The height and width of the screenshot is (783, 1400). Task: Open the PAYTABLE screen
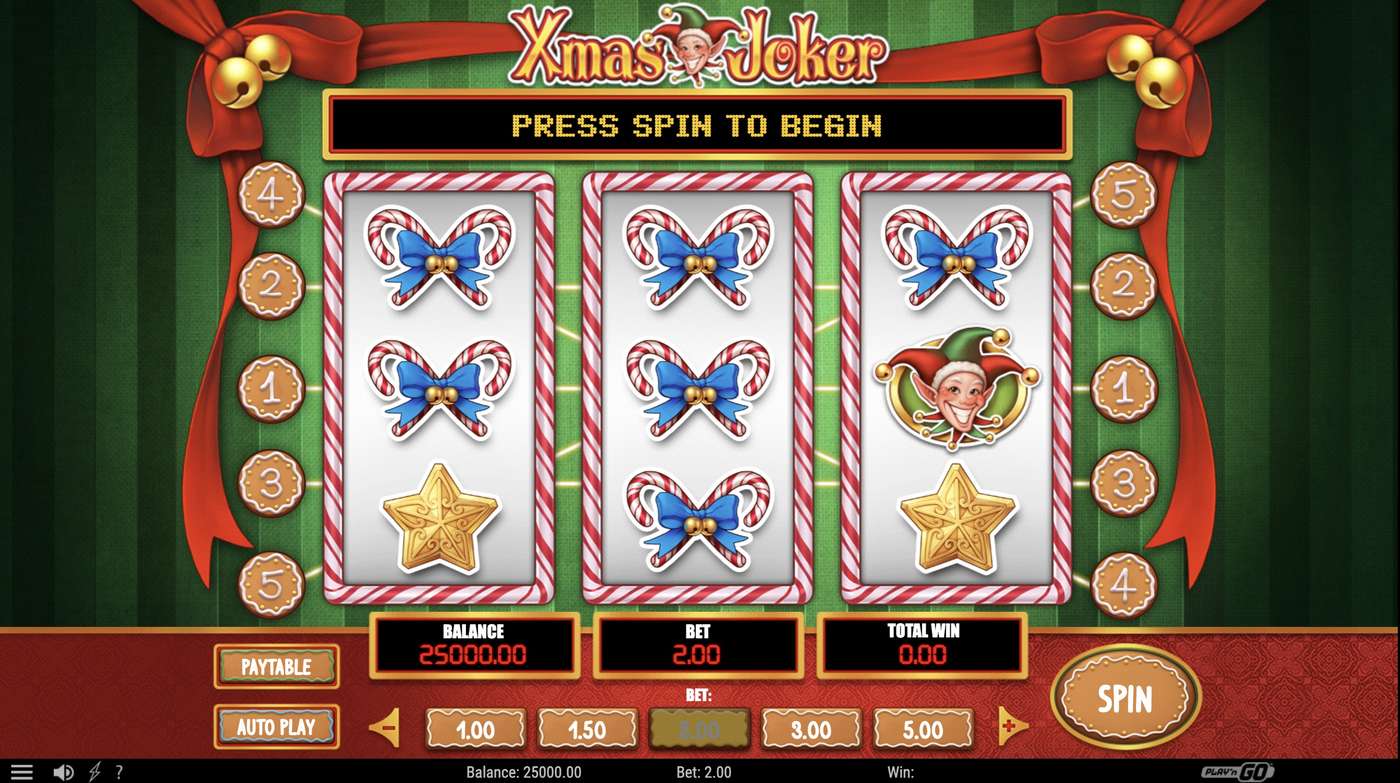click(276, 667)
